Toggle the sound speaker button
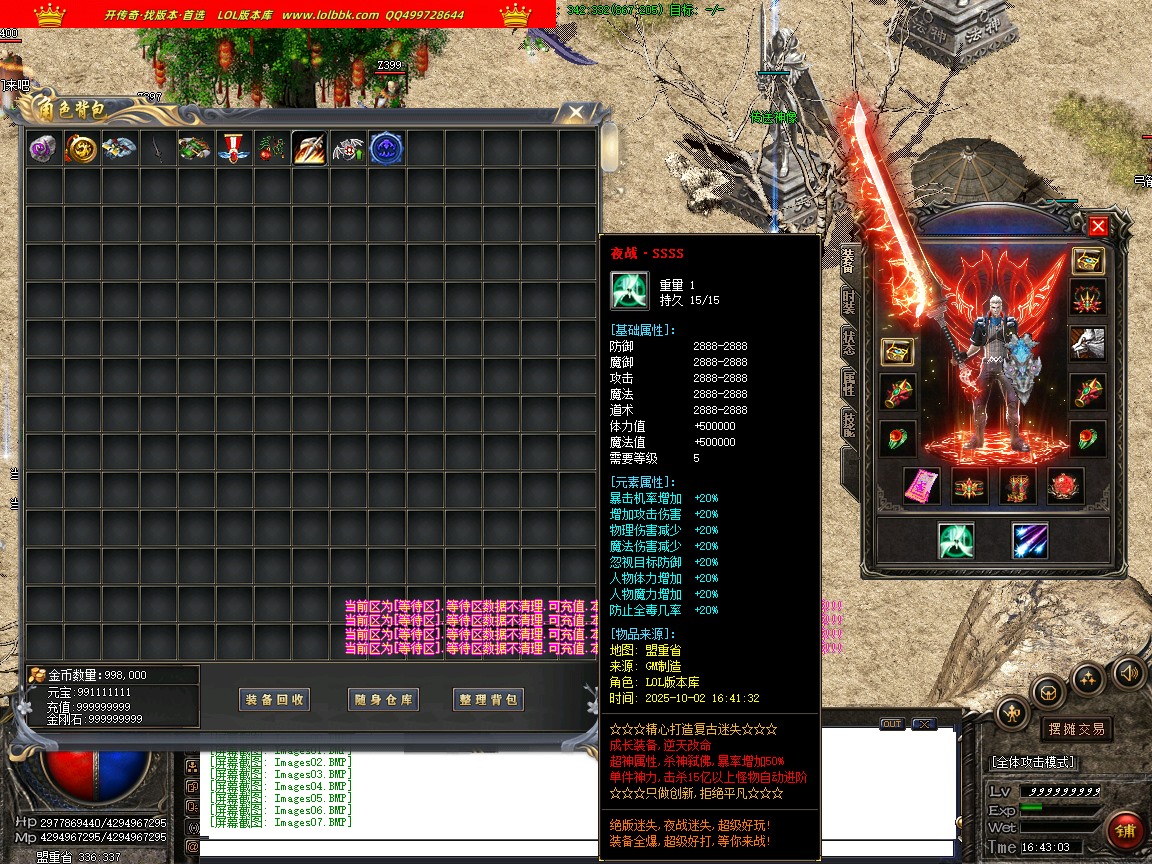The width and height of the screenshot is (1152, 864). 1128,672
